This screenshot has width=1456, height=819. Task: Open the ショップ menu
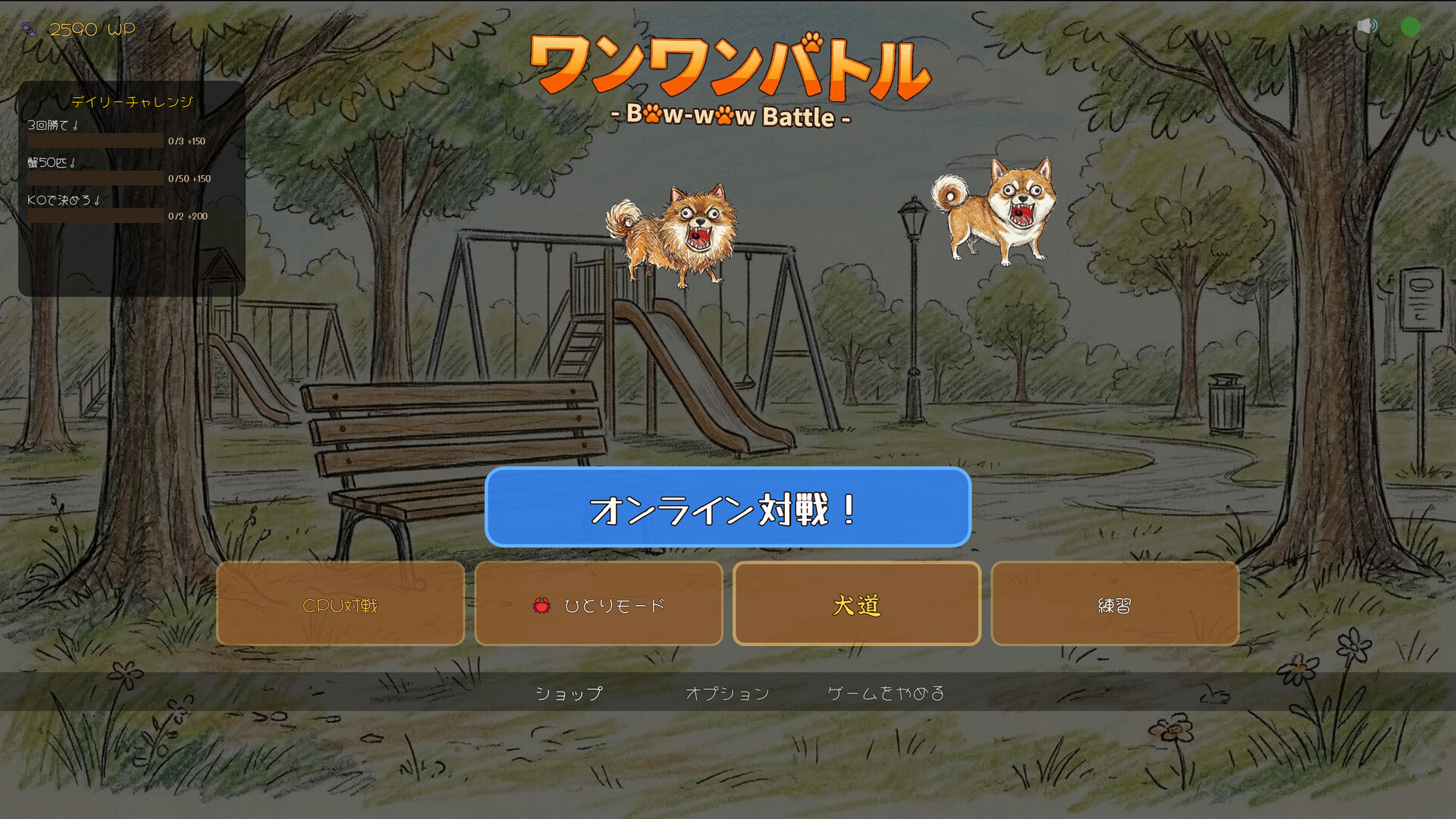pyautogui.click(x=568, y=692)
